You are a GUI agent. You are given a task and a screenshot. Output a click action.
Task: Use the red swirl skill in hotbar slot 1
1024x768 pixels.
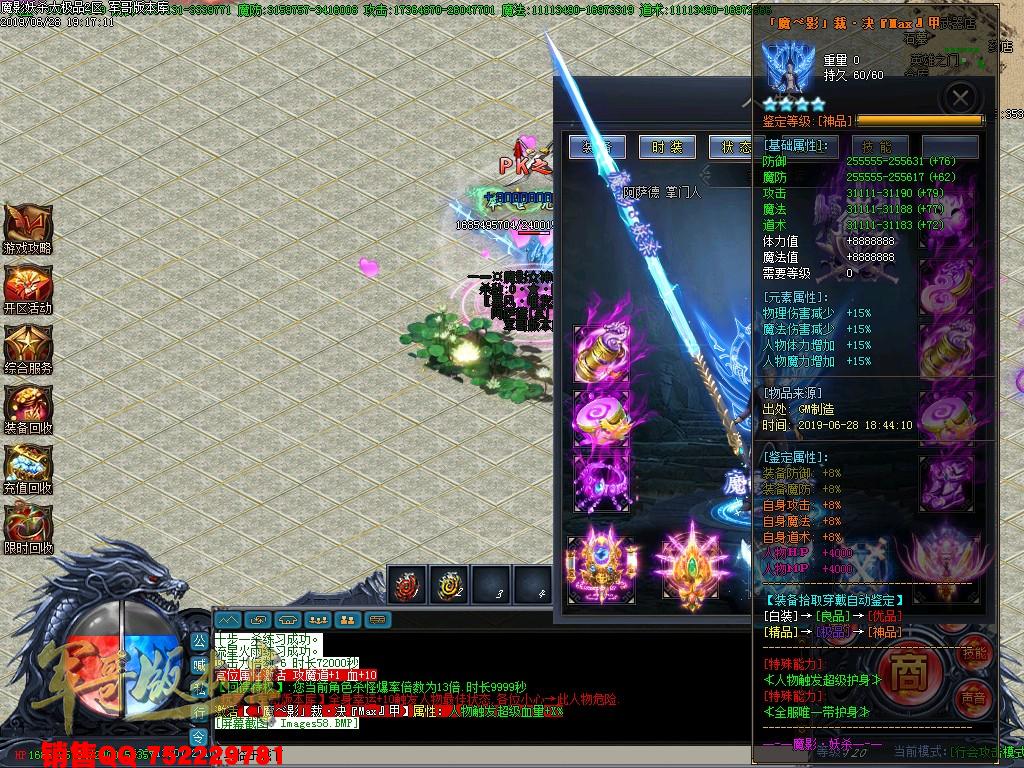click(x=407, y=585)
